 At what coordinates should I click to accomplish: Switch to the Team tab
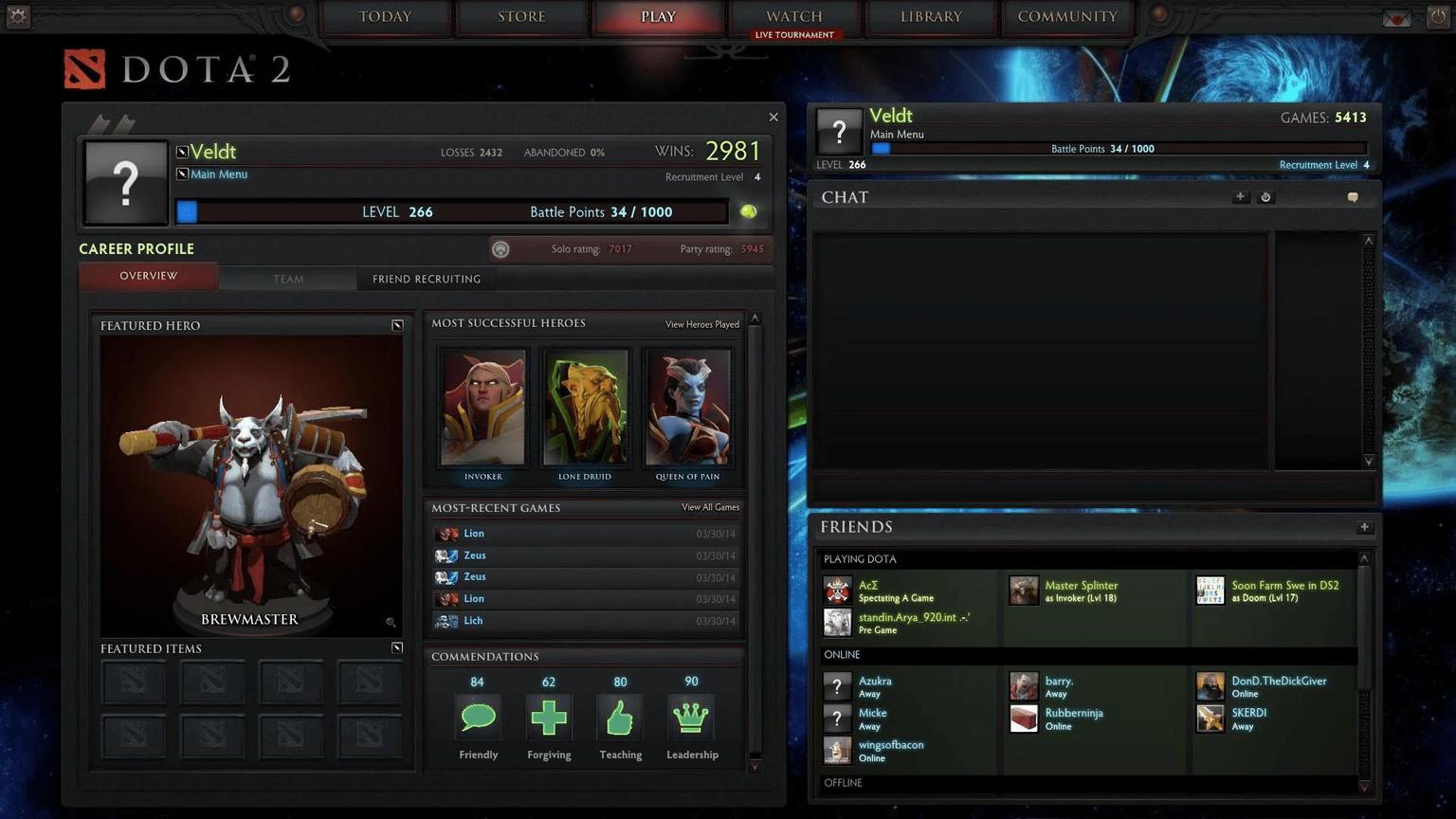point(288,278)
